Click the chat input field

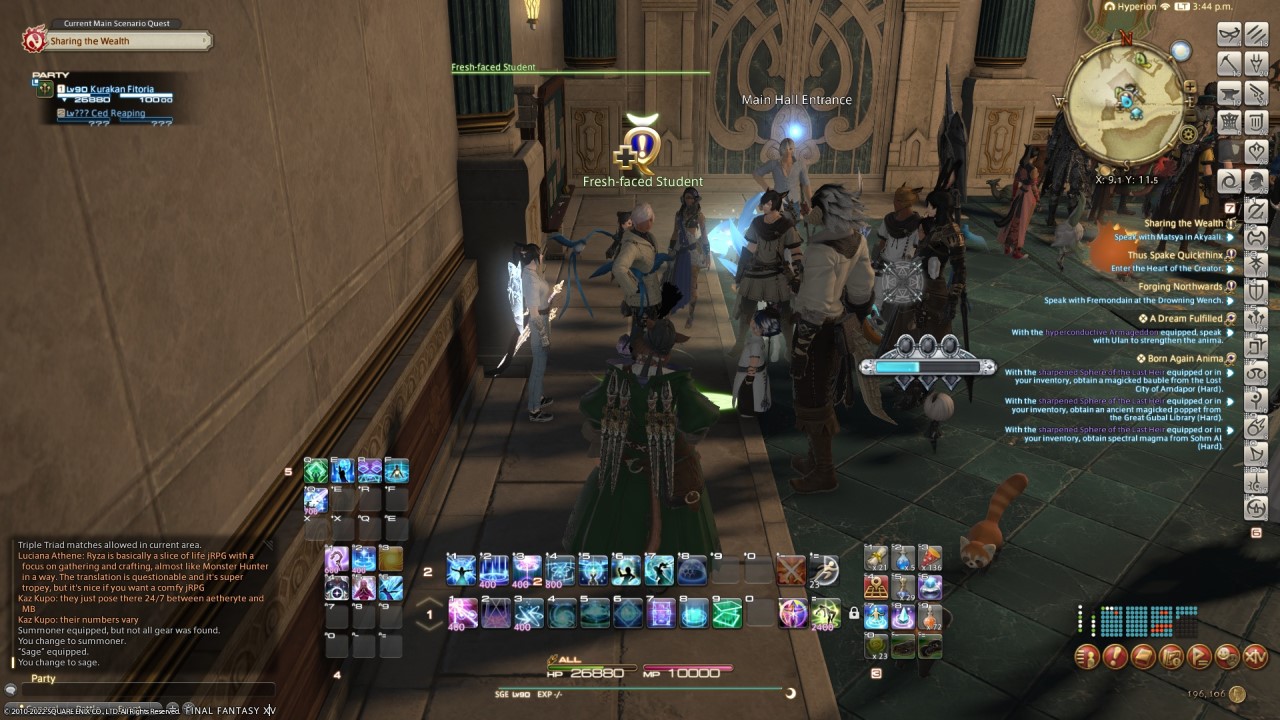150,690
